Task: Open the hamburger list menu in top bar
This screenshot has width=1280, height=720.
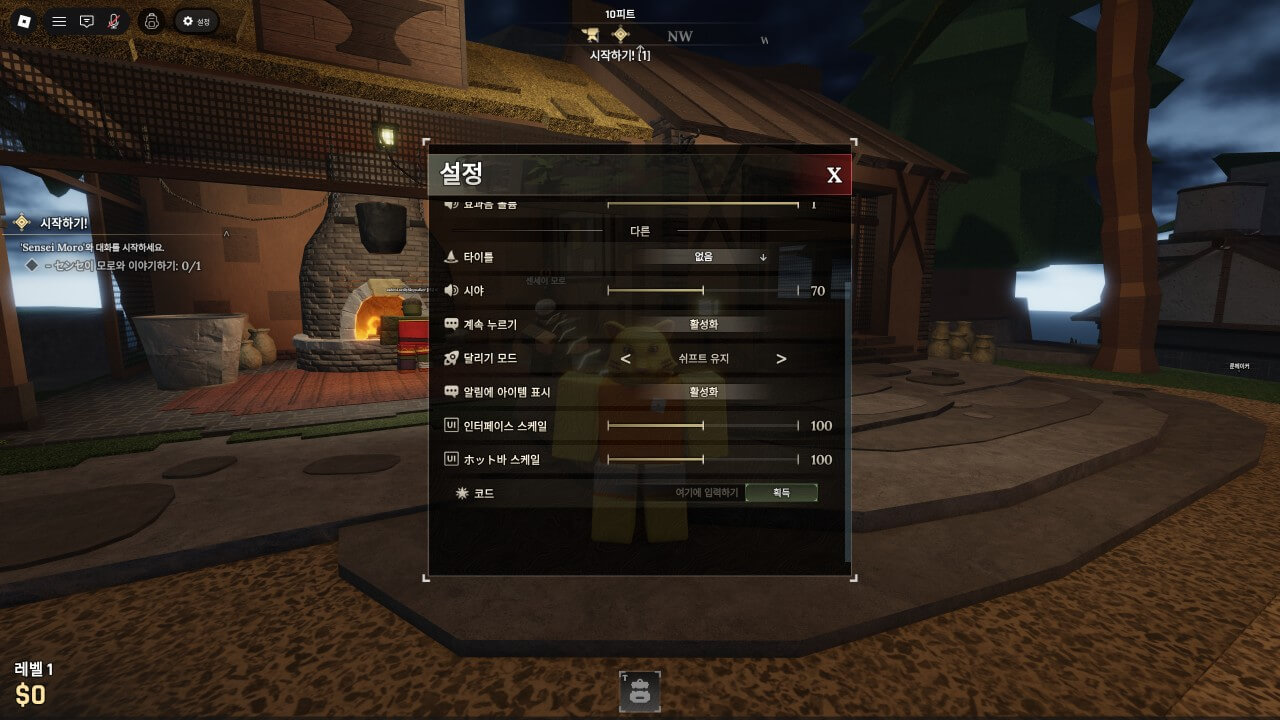Action: [x=59, y=21]
